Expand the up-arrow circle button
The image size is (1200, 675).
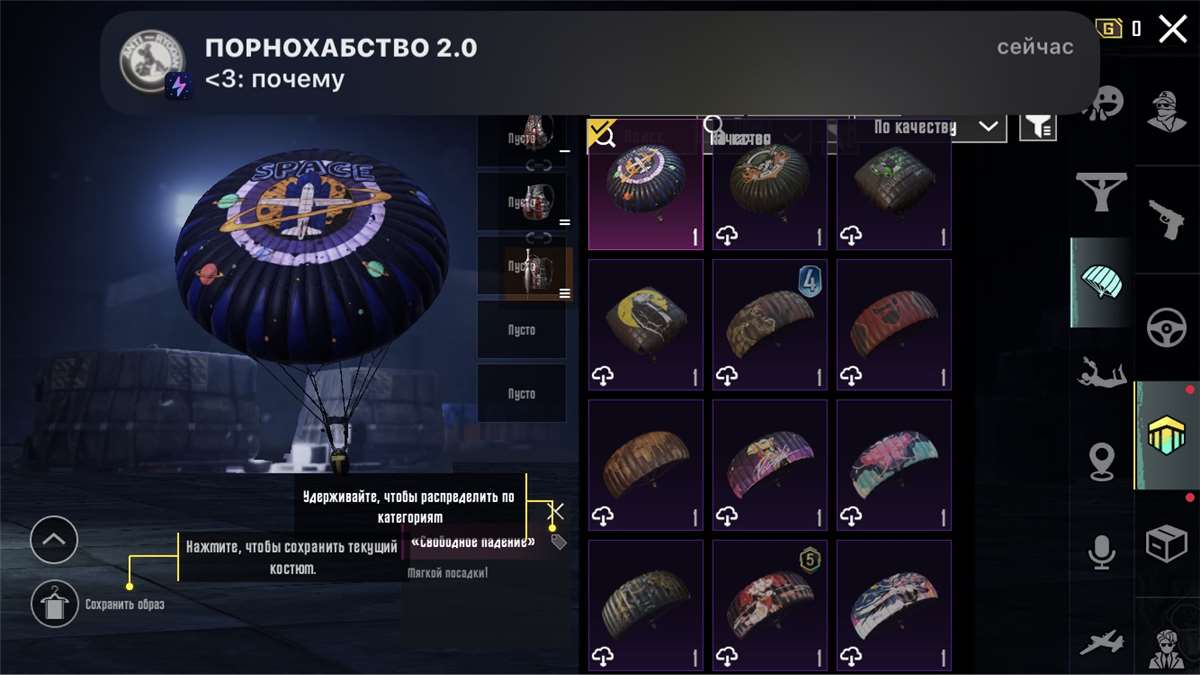coord(54,541)
